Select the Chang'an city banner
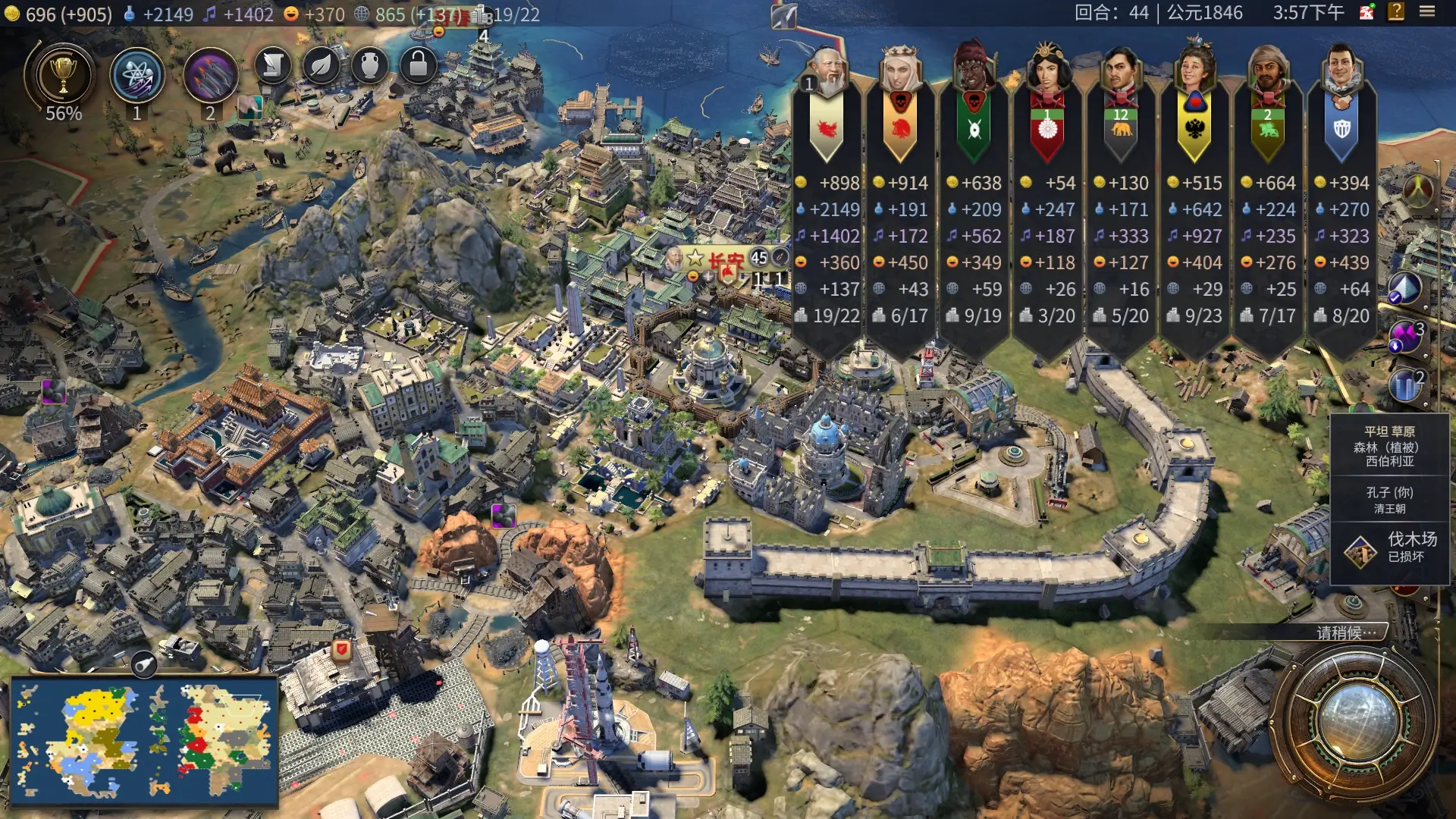This screenshot has width=1456, height=819. tap(724, 259)
